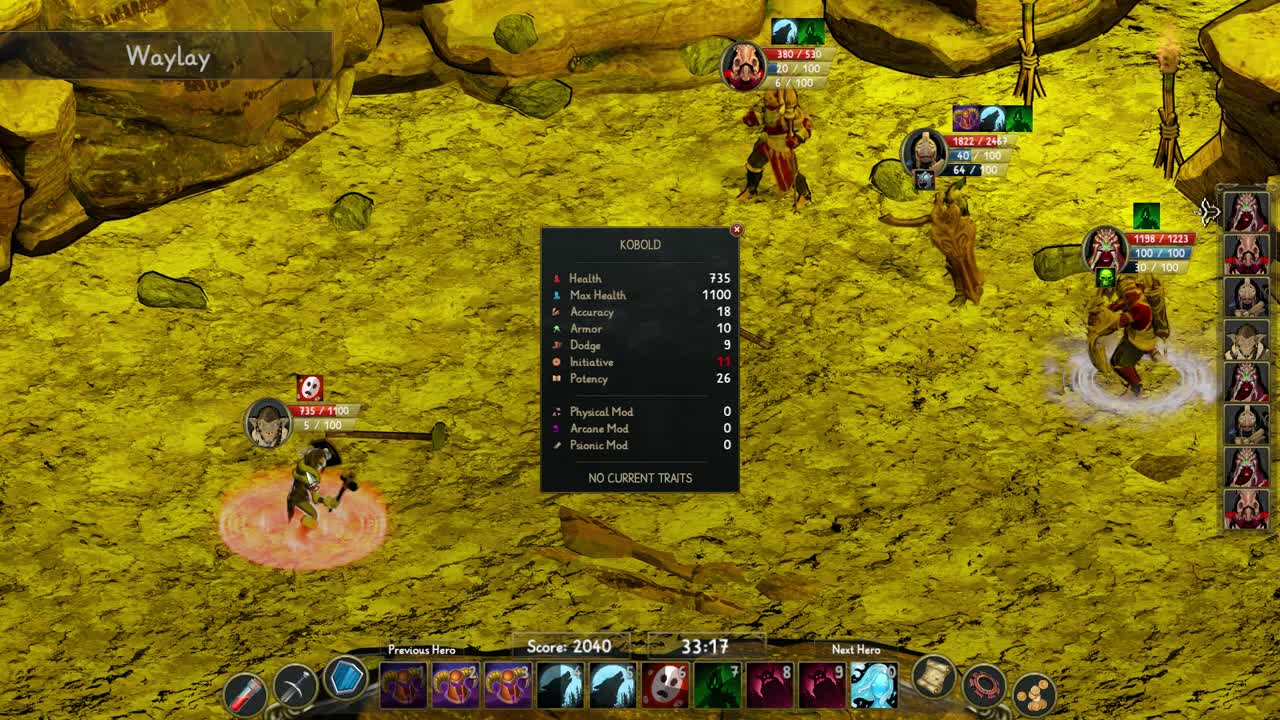Cast the blue water spirit ability in slot 10

pos(870,684)
